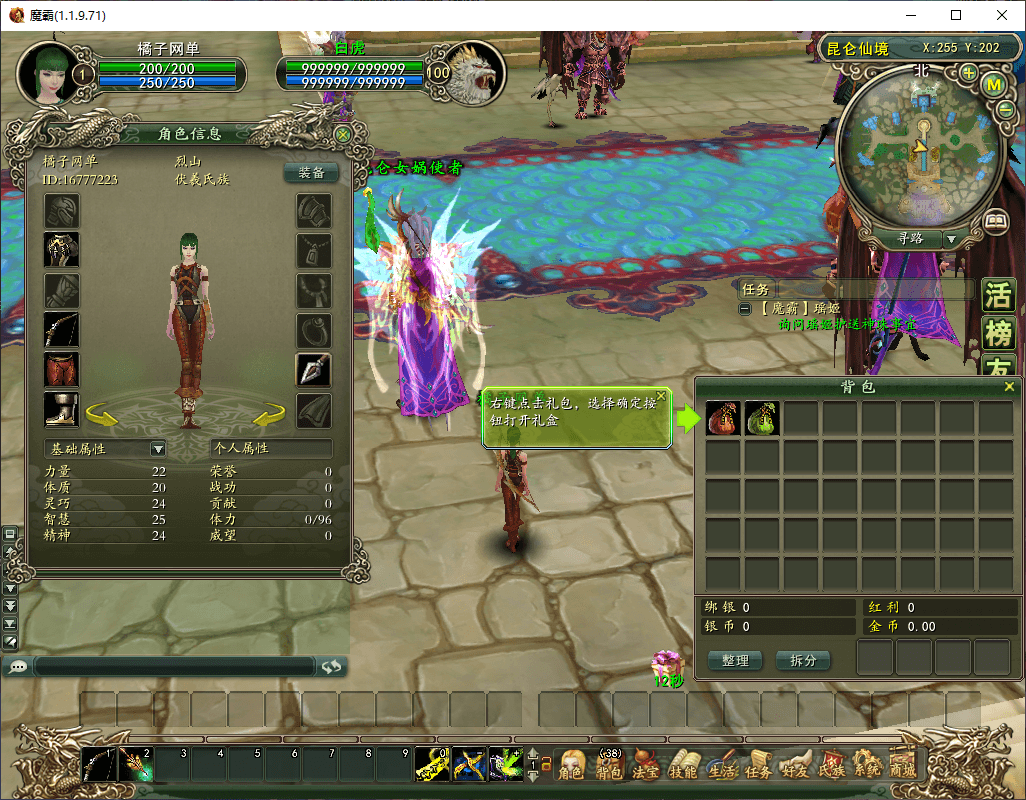The height and width of the screenshot is (800, 1026).
Task: Click the 拆分 split button
Action: (803, 661)
